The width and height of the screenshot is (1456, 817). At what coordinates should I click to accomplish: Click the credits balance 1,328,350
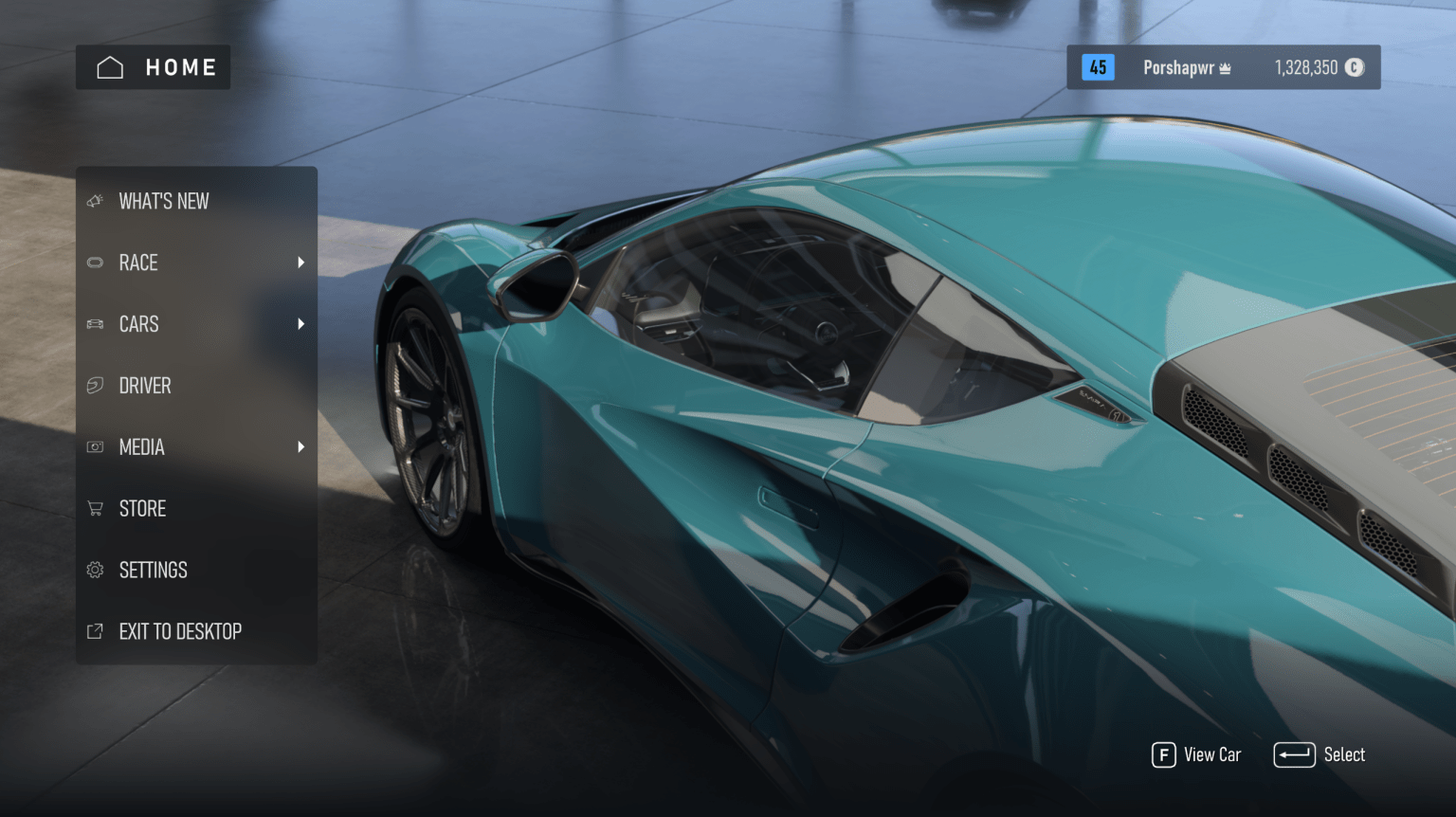(1308, 67)
